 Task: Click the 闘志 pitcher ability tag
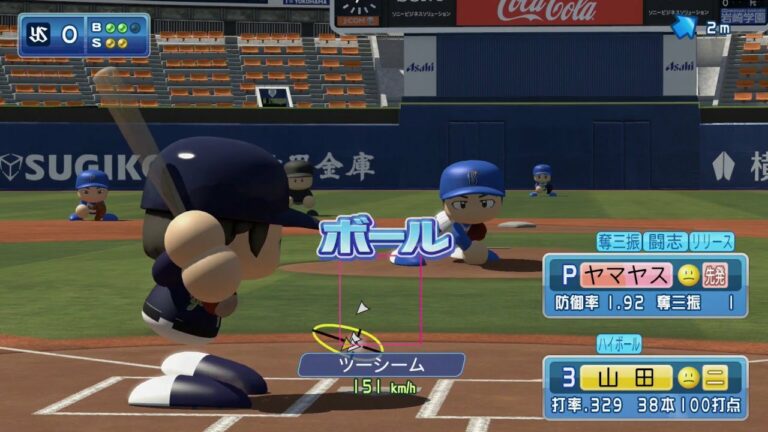click(x=664, y=242)
